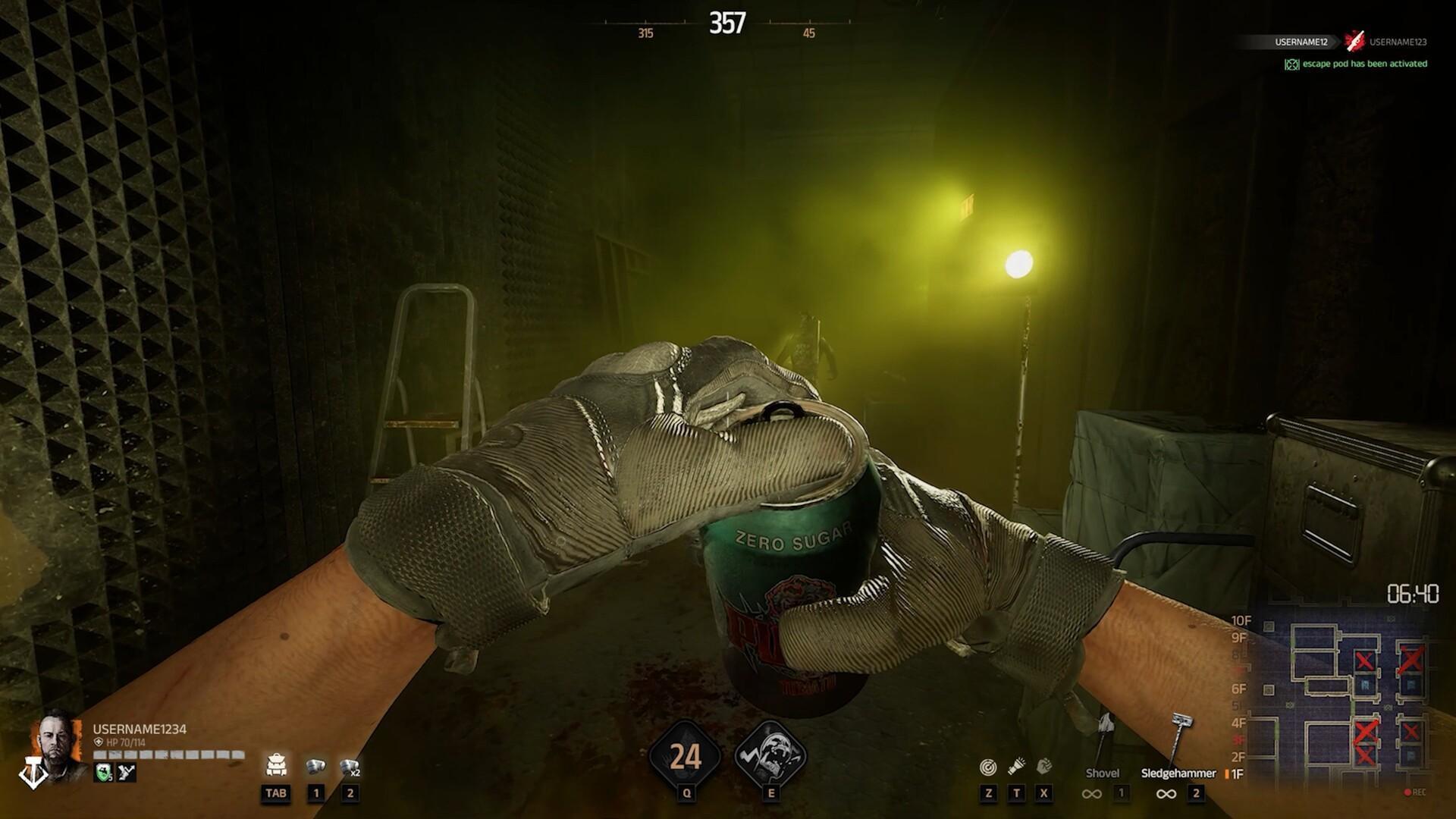Click teammate USERNAME12 name tag
This screenshot has height=819, width=1456.
[1301, 42]
